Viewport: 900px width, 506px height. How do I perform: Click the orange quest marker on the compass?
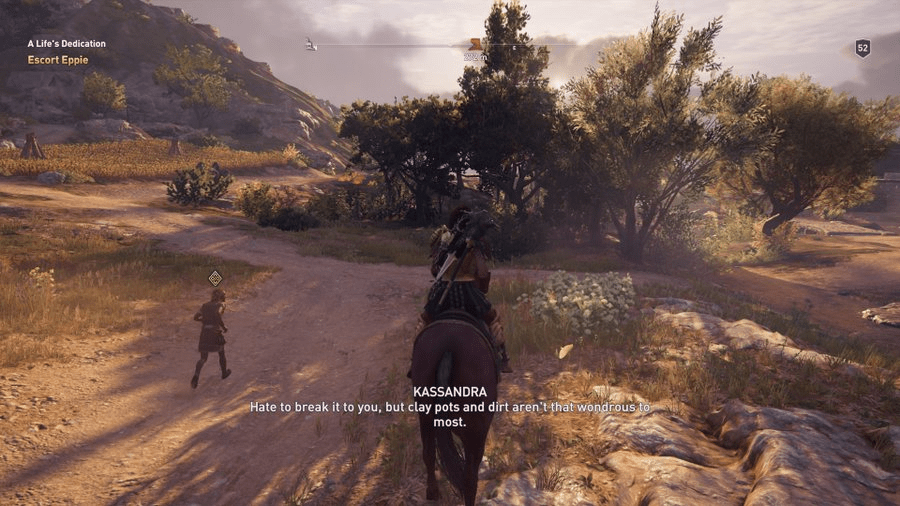[475, 44]
